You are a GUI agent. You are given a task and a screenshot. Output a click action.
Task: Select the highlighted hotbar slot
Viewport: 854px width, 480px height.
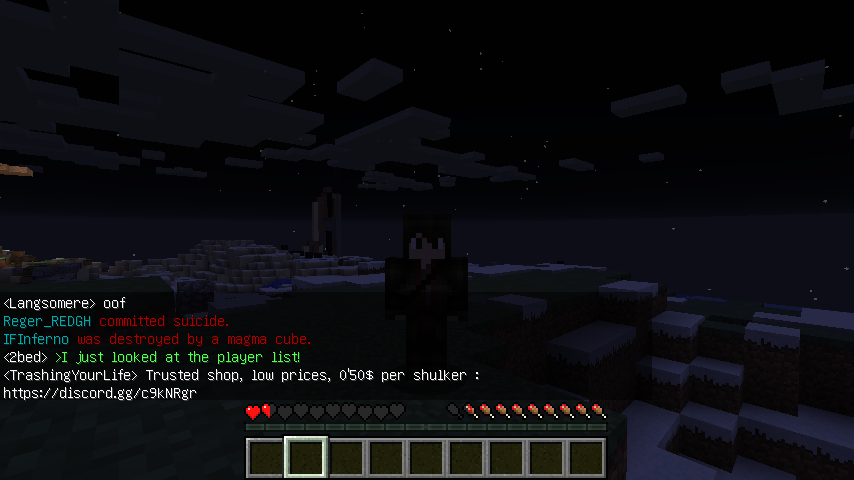pyautogui.click(x=305, y=458)
